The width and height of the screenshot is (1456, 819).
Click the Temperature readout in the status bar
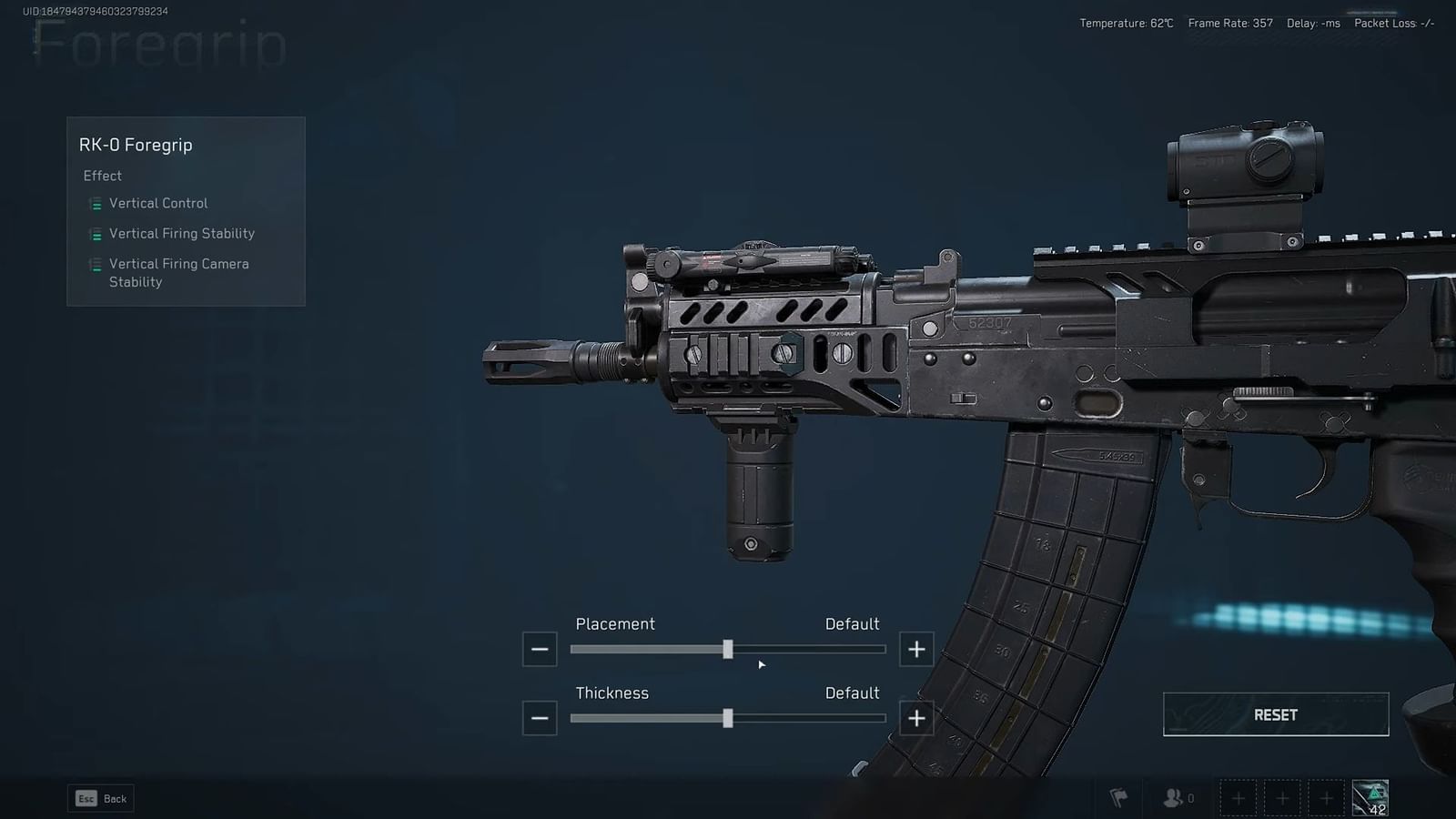coord(1125,24)
